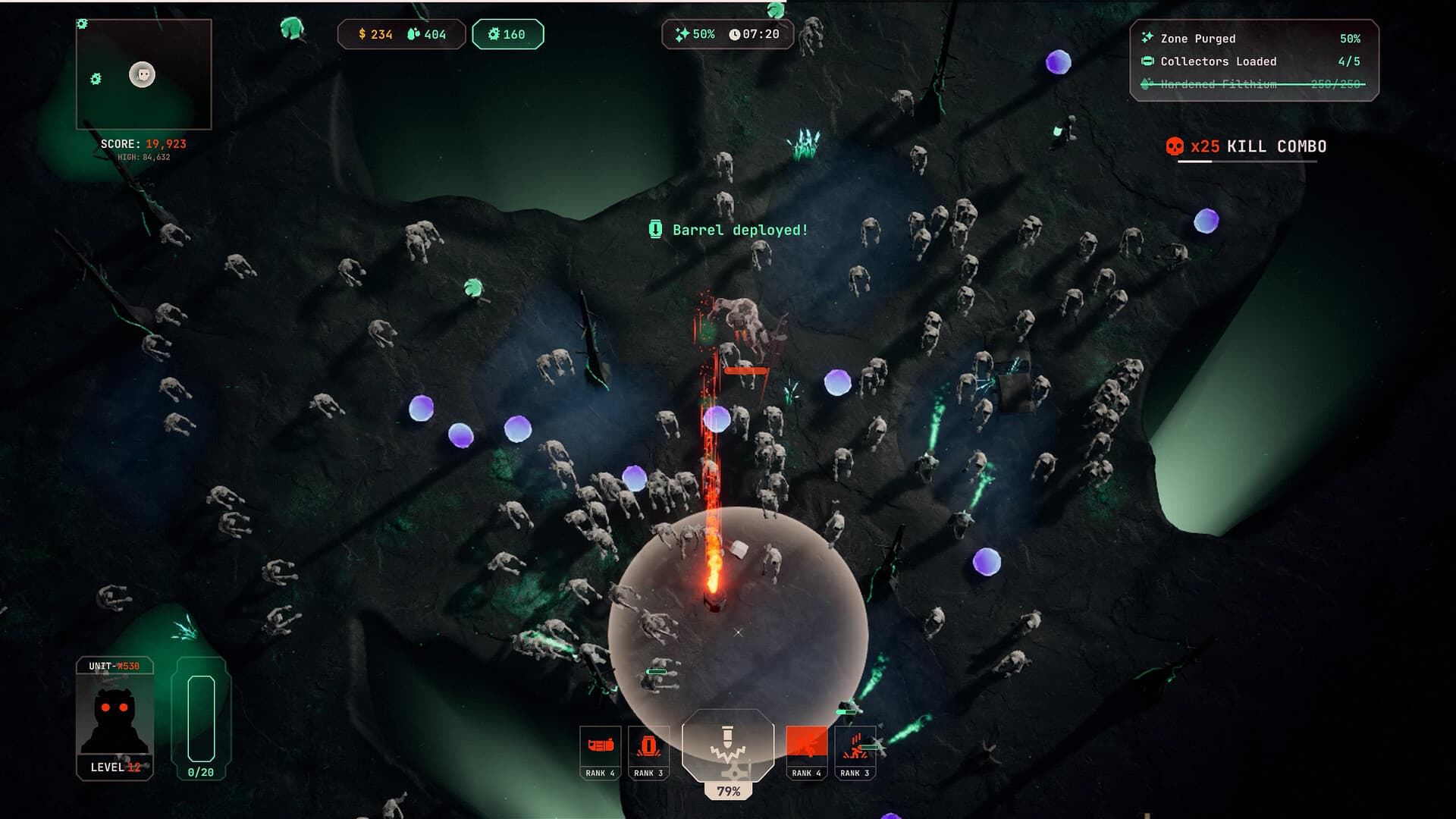1456x819 pixels.
Task: Toggle the Collectors Loaded objective row
Action: (1251, 61)
